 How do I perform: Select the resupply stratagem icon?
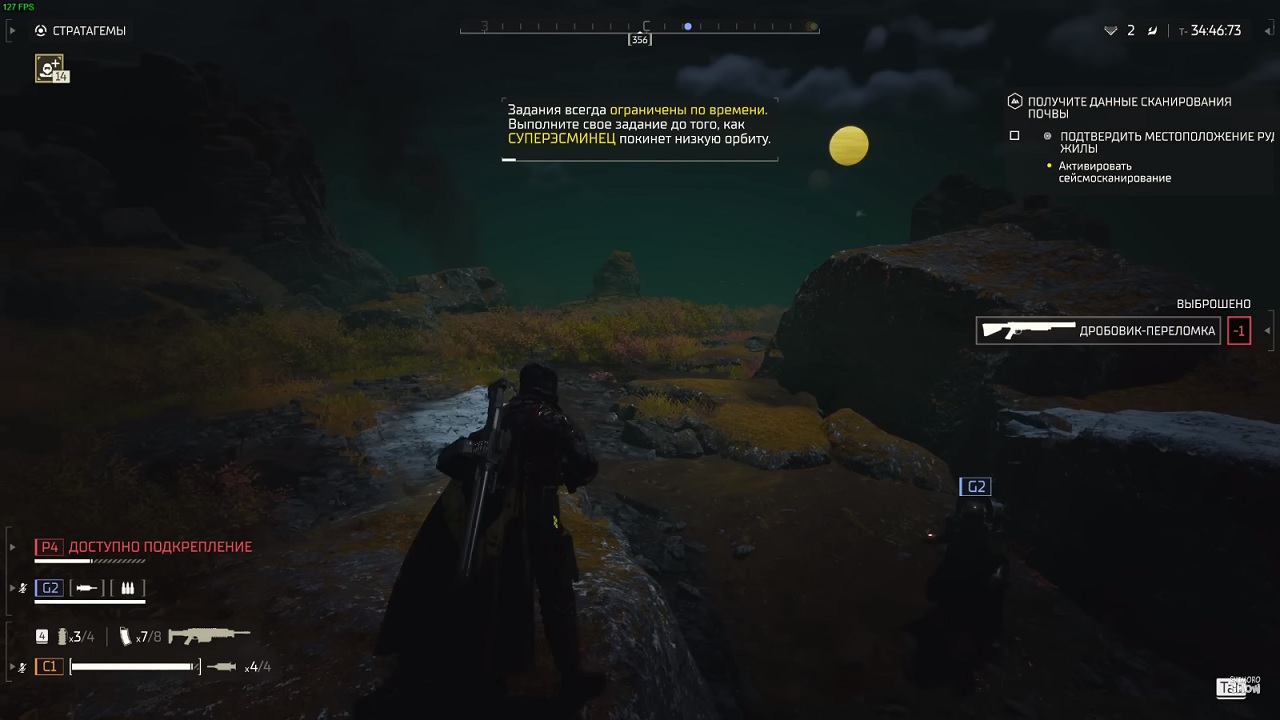[51, 68]
